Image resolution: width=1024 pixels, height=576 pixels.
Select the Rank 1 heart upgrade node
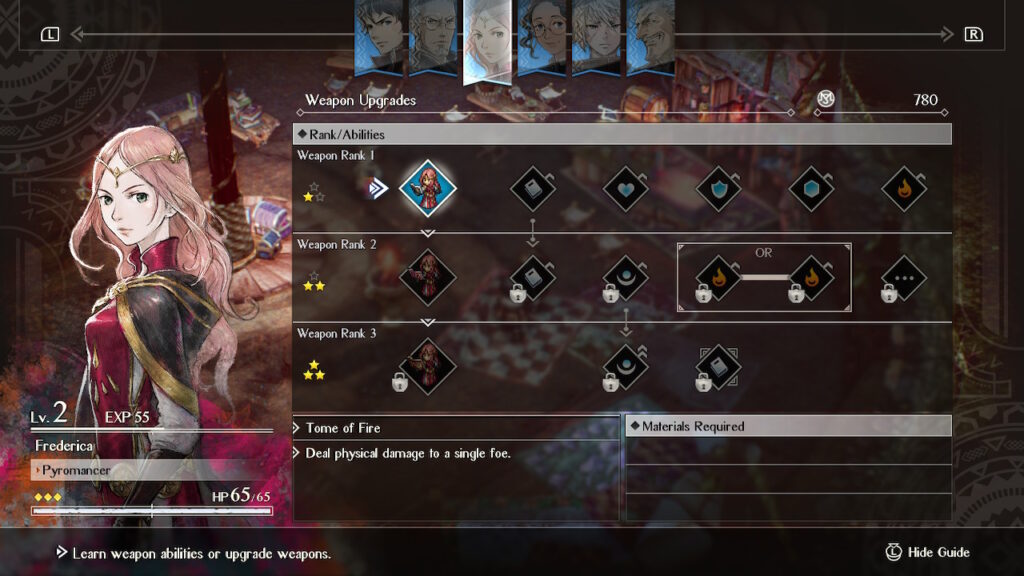coord(626,188)
